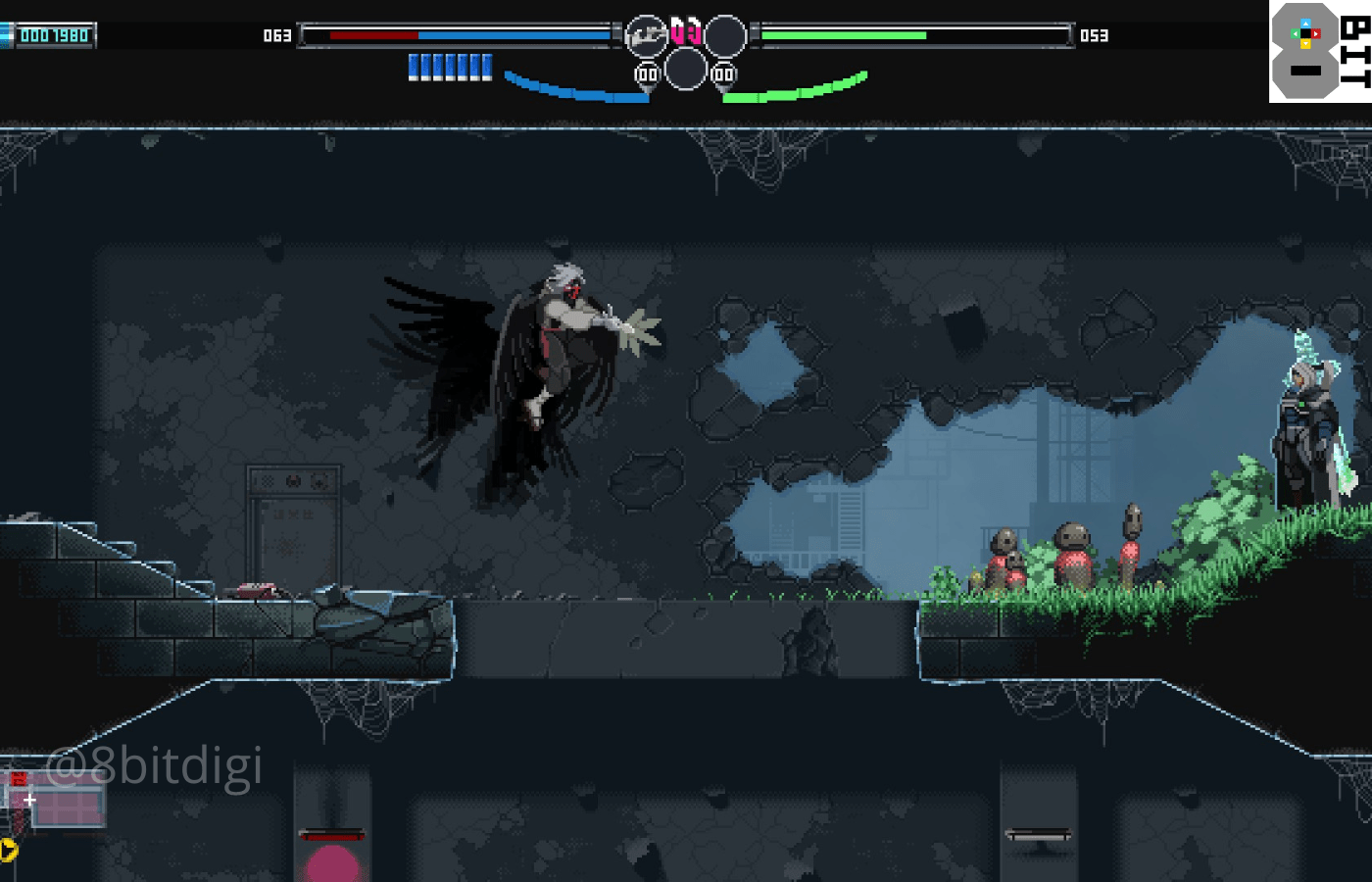
Task: Click the gun icon in the center portrait circle
Action: coord(646,35)
